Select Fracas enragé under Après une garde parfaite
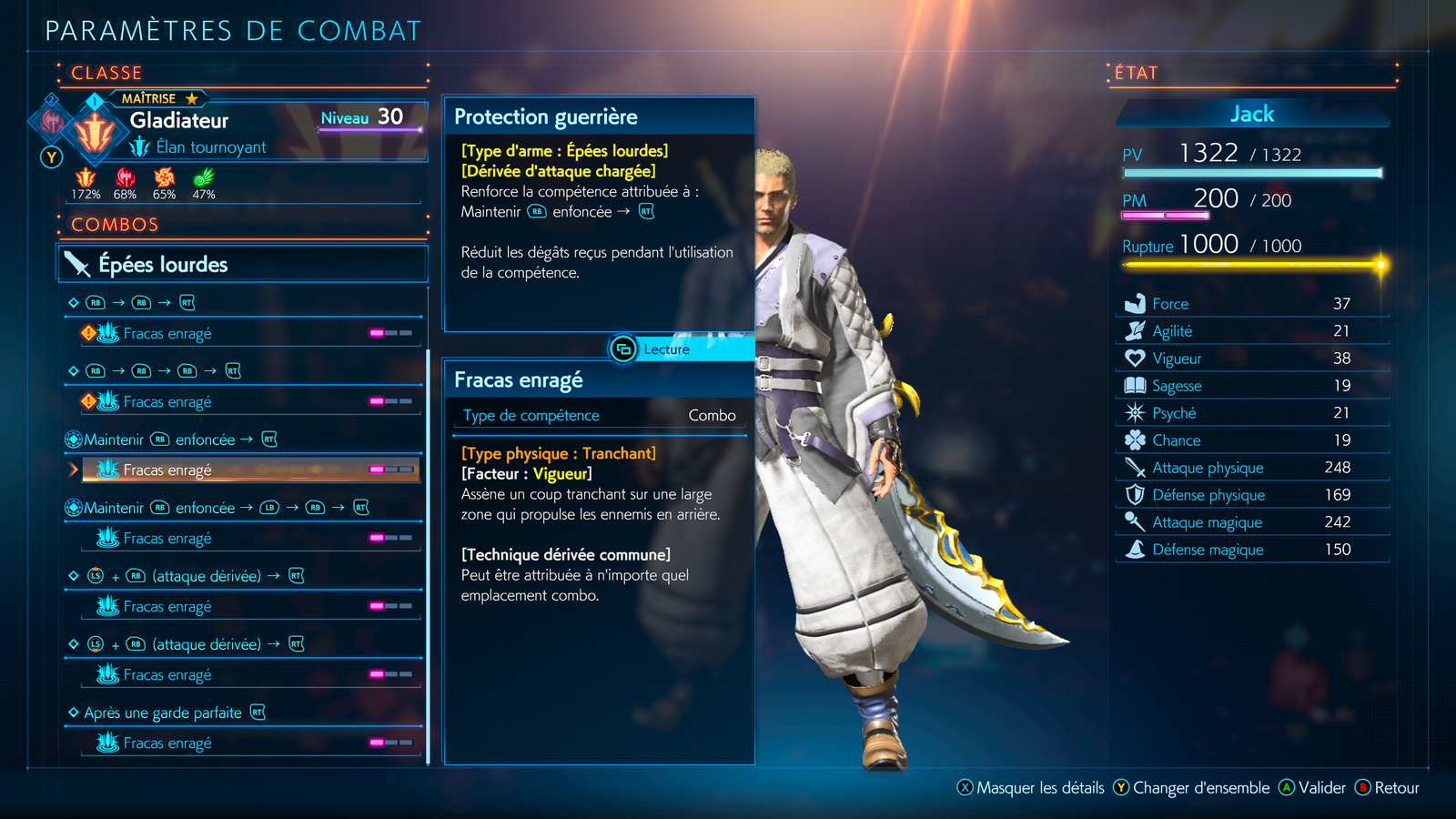The image size is (1456, 819). pyautogui.click(x=250, y=743)
